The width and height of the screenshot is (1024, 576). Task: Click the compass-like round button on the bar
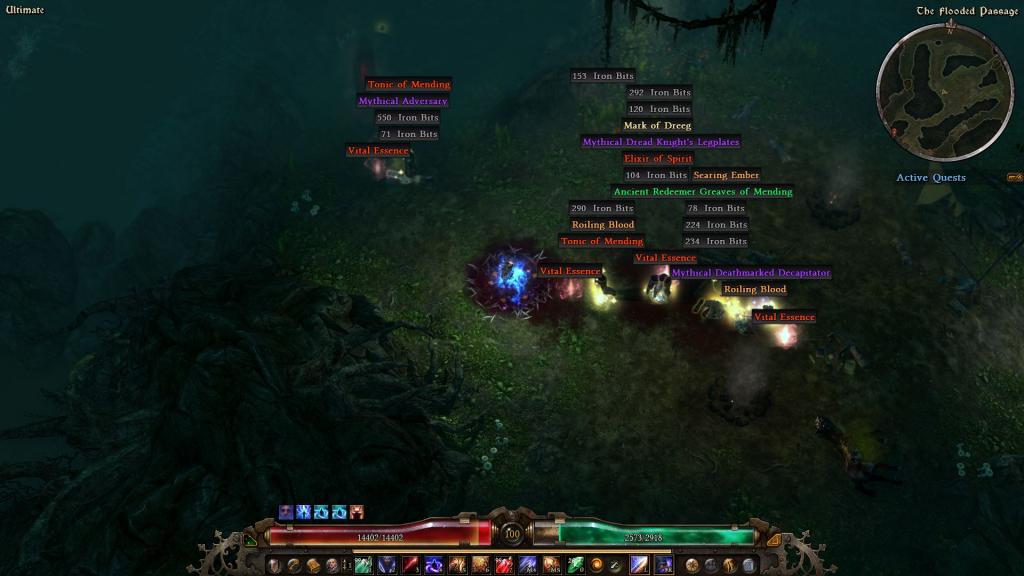click(x=691, y=566)
